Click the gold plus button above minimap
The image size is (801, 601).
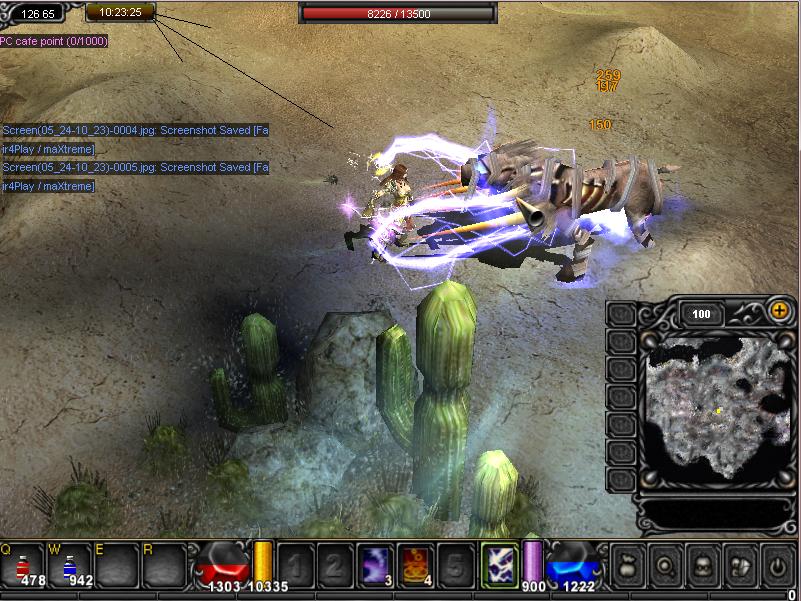tap(779, 311)
